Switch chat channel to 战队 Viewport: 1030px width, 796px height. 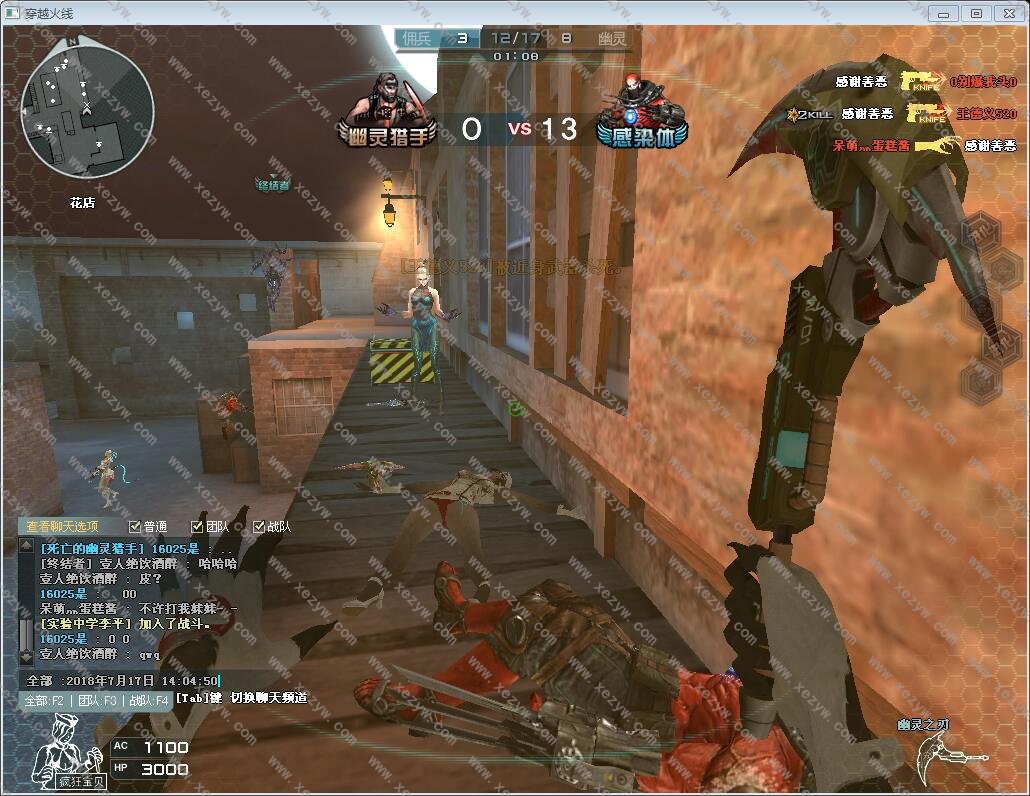pos(148,700)
